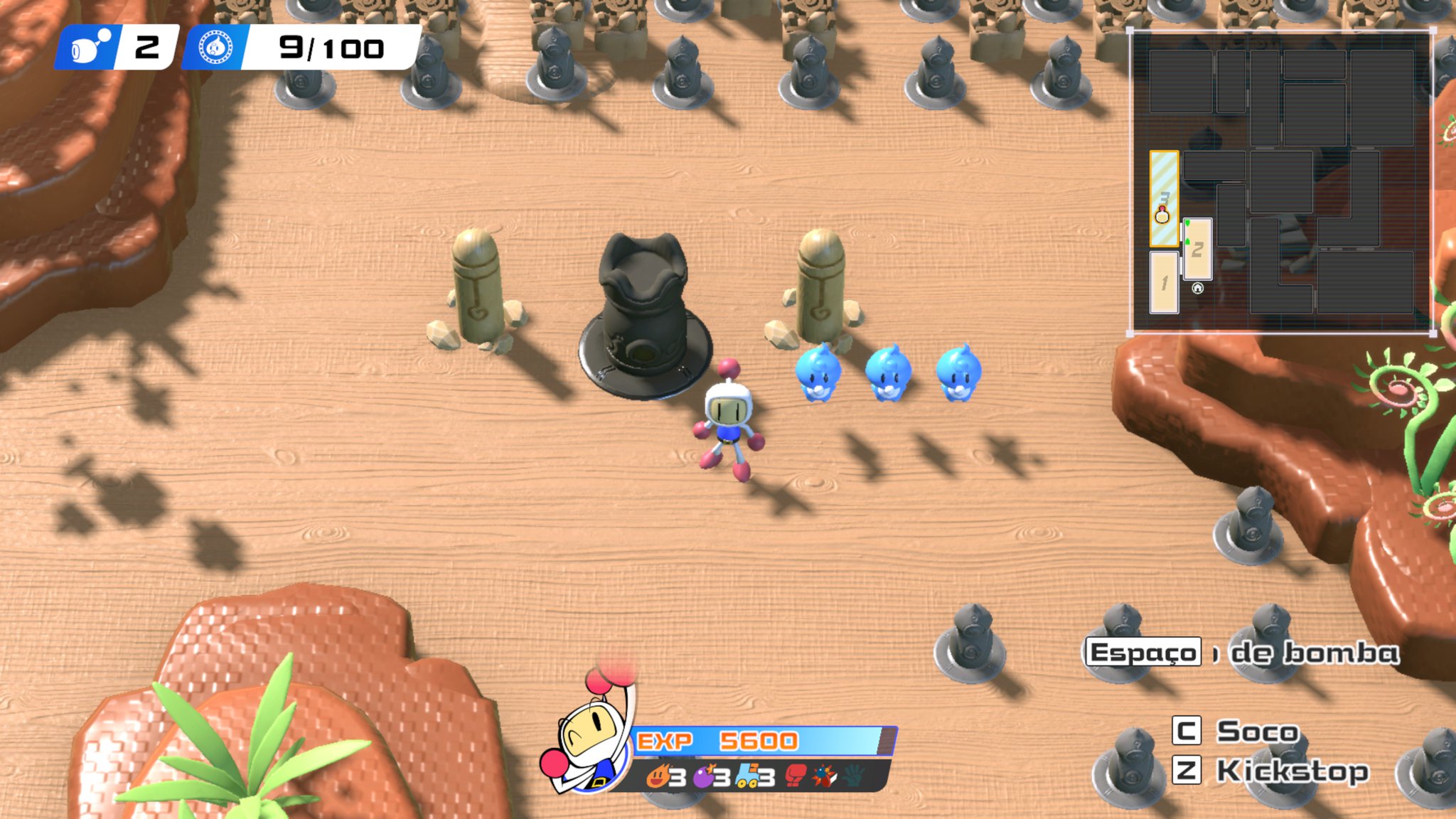
Task: Select the red punch glove icon
Action: (x=796, y=776)
